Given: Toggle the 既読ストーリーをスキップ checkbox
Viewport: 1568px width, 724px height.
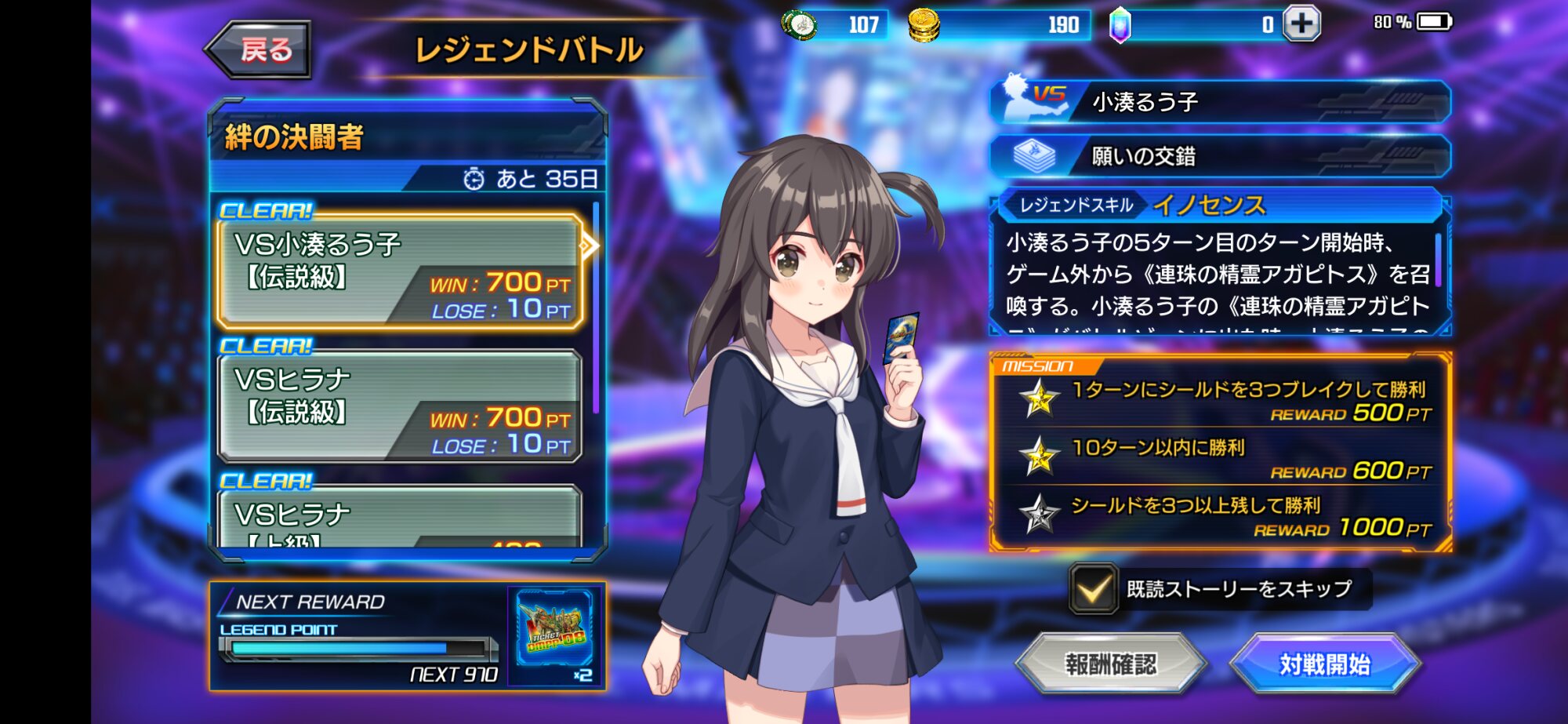Looking at the screenshot, I should click(1094, 589).
